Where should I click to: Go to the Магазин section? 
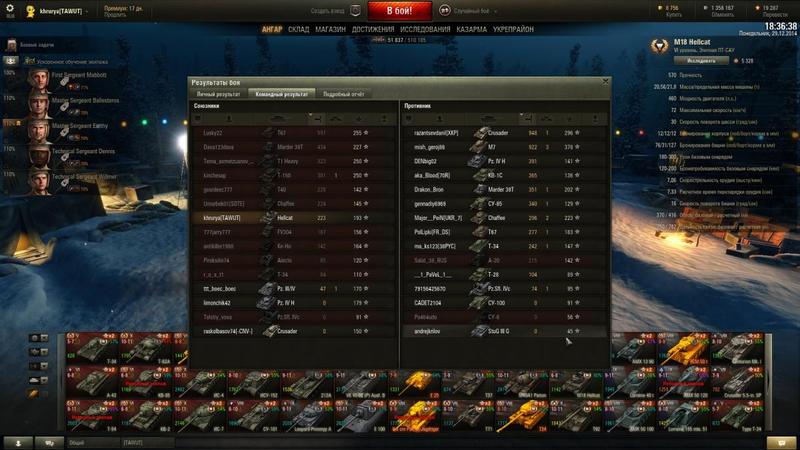pos(330,29)
